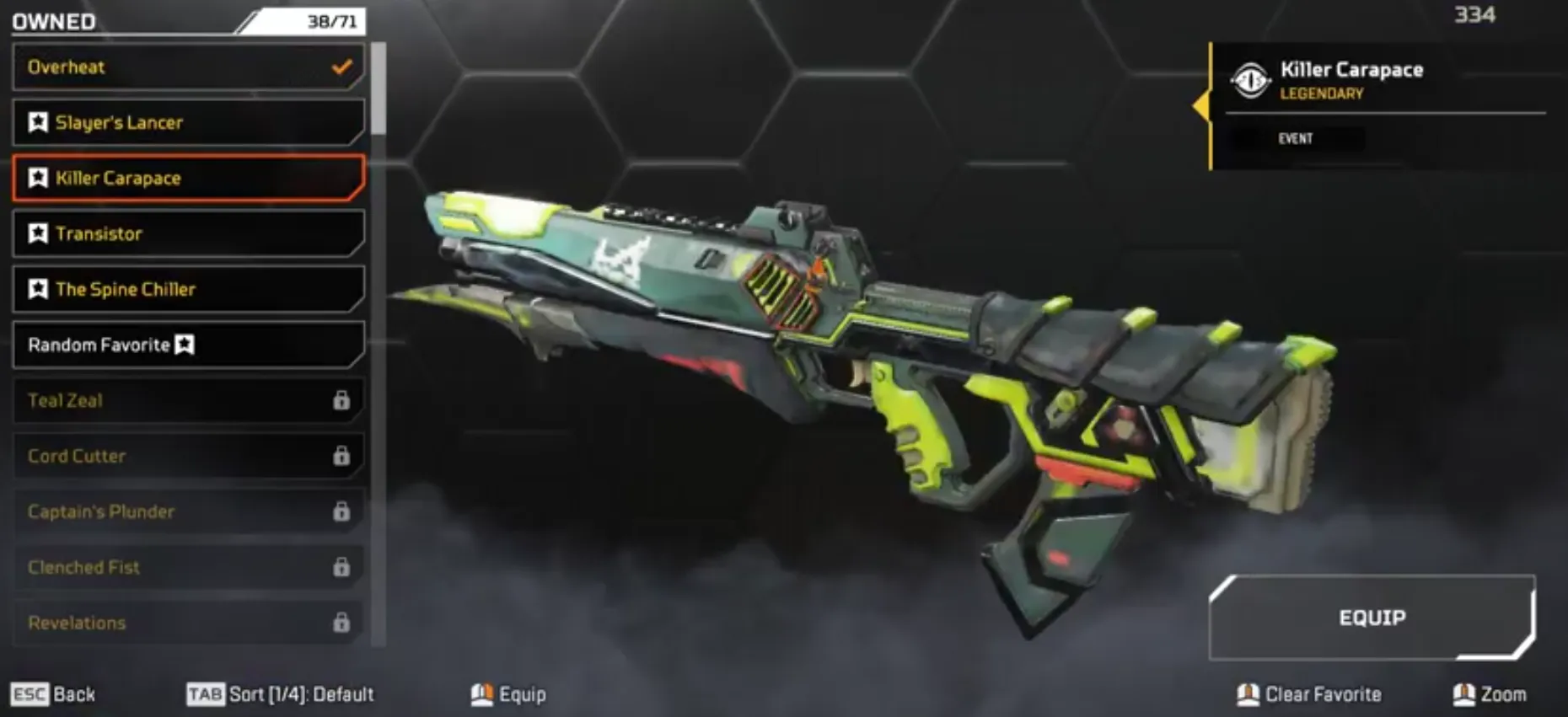Click the lock icon on Revelations
The image size is (1568, 717).
tap(342, 623)
